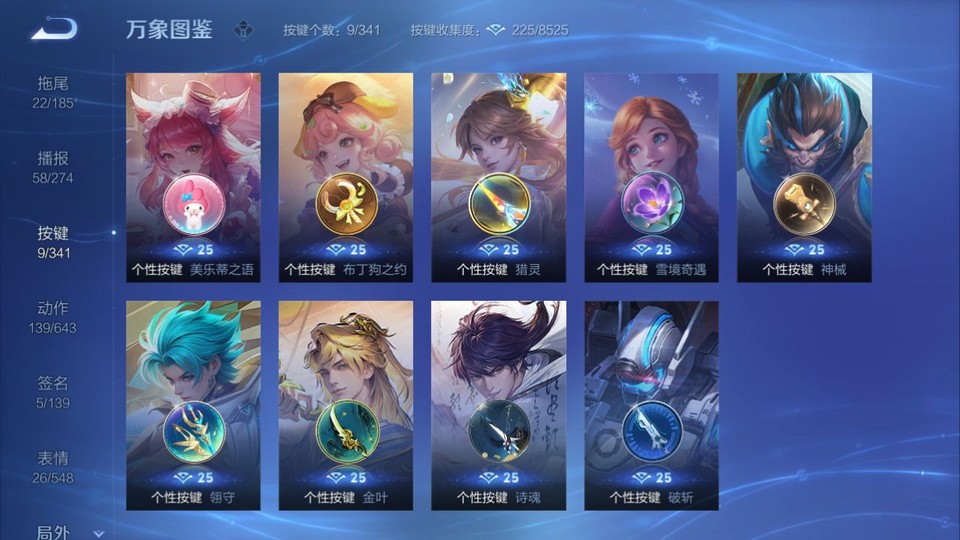Select the 金叶 key card

click(x=346, y=405)
